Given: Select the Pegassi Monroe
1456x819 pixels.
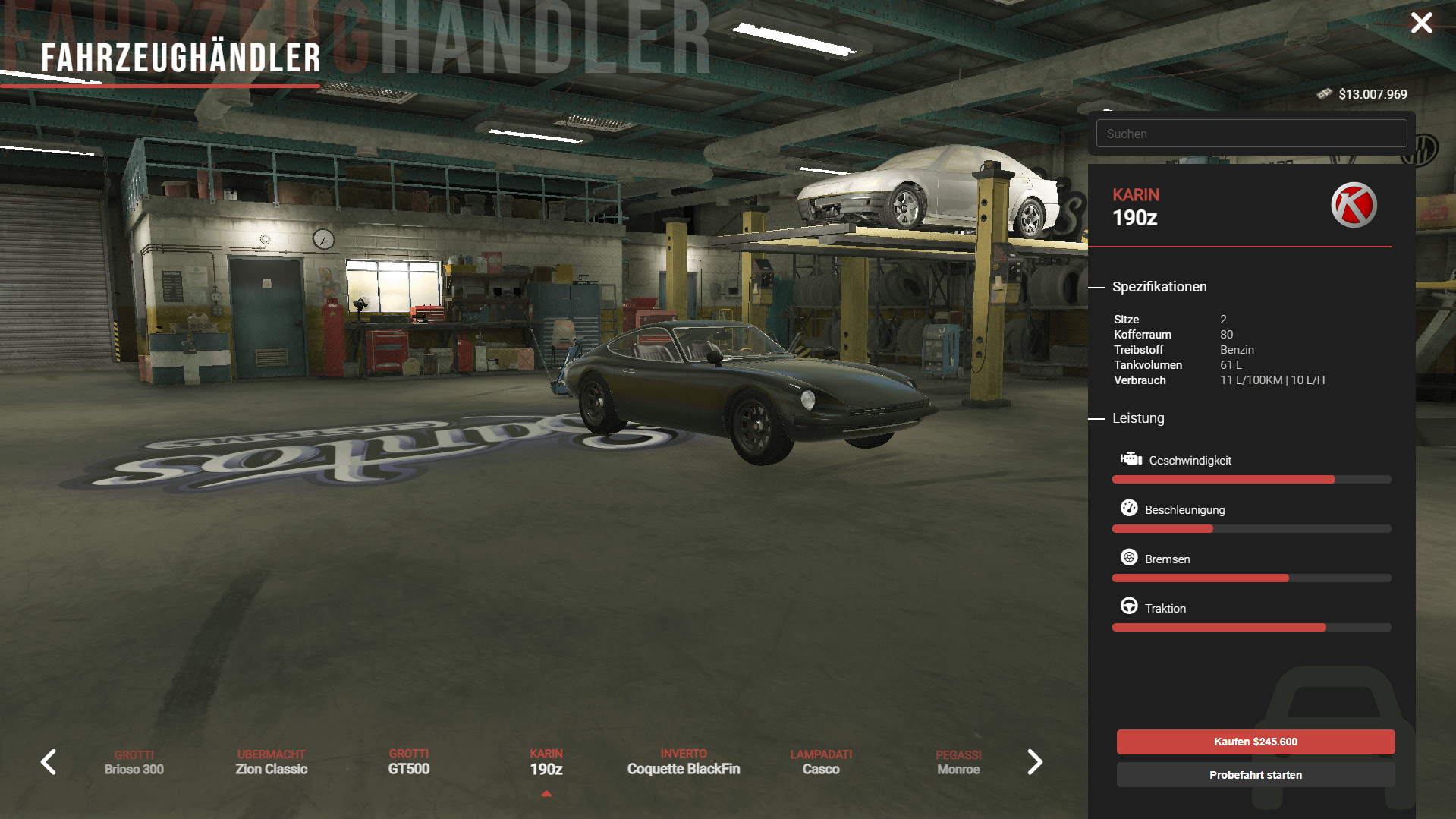Looking at the screenshot, I should click(958, 762).
